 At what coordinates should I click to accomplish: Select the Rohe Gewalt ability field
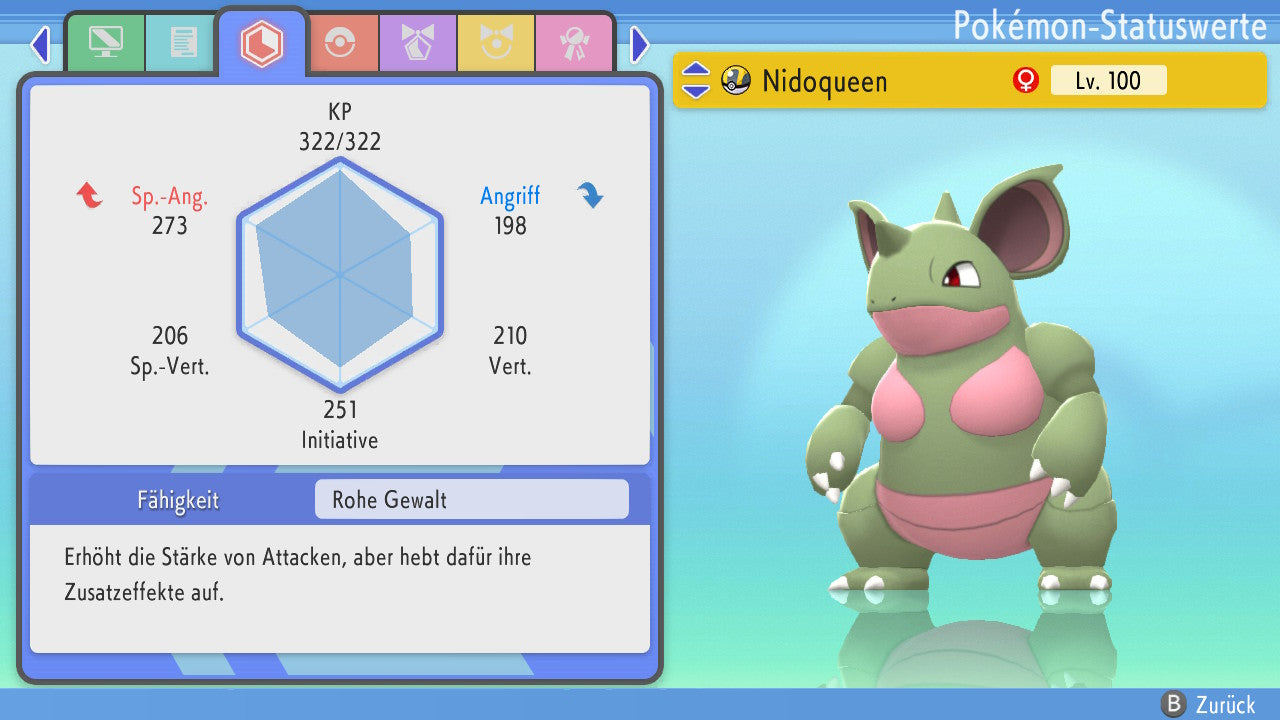[471, 499]
